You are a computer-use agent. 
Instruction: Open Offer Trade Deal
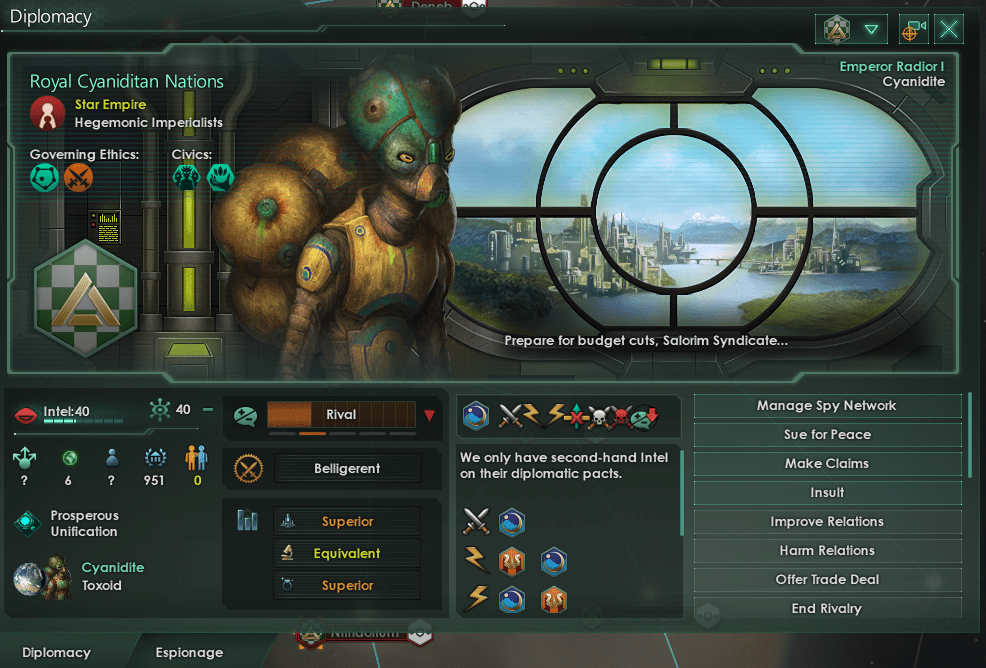[x=826, y=580]
